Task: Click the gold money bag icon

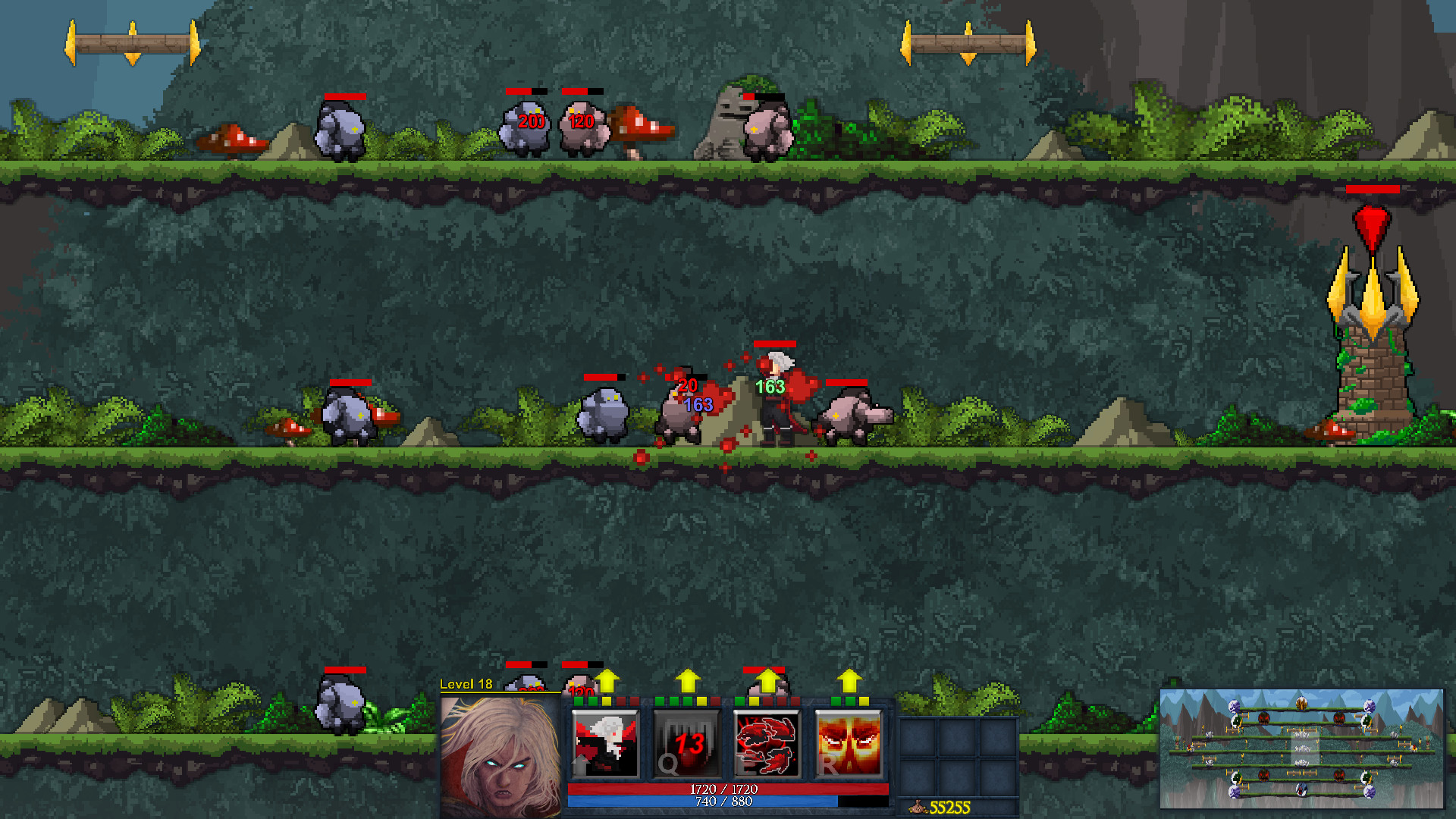Action: [918, 806]
